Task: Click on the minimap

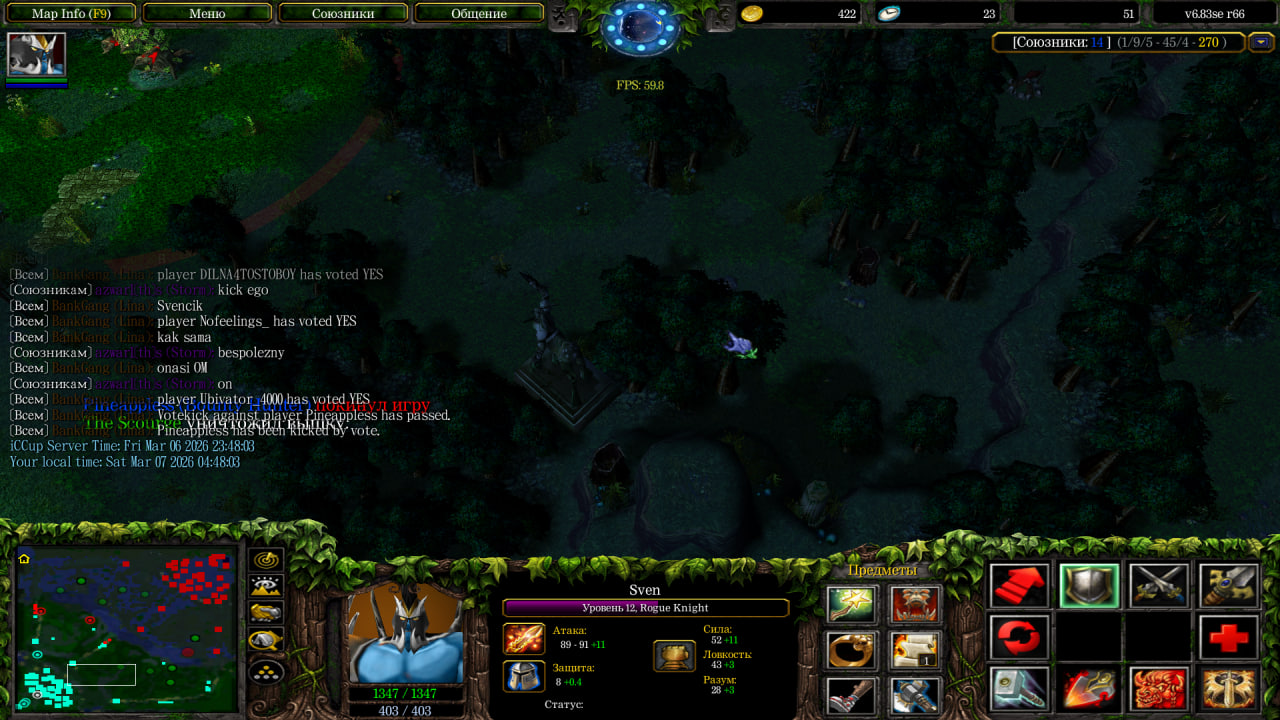Action: click(x=125, y=630)
